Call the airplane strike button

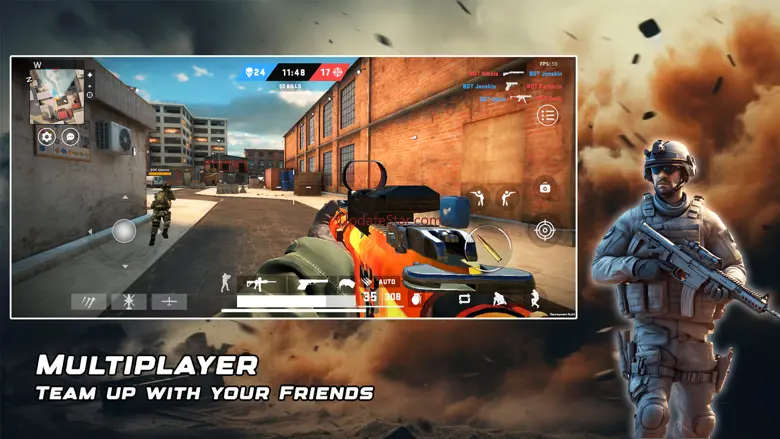[169, 301]
